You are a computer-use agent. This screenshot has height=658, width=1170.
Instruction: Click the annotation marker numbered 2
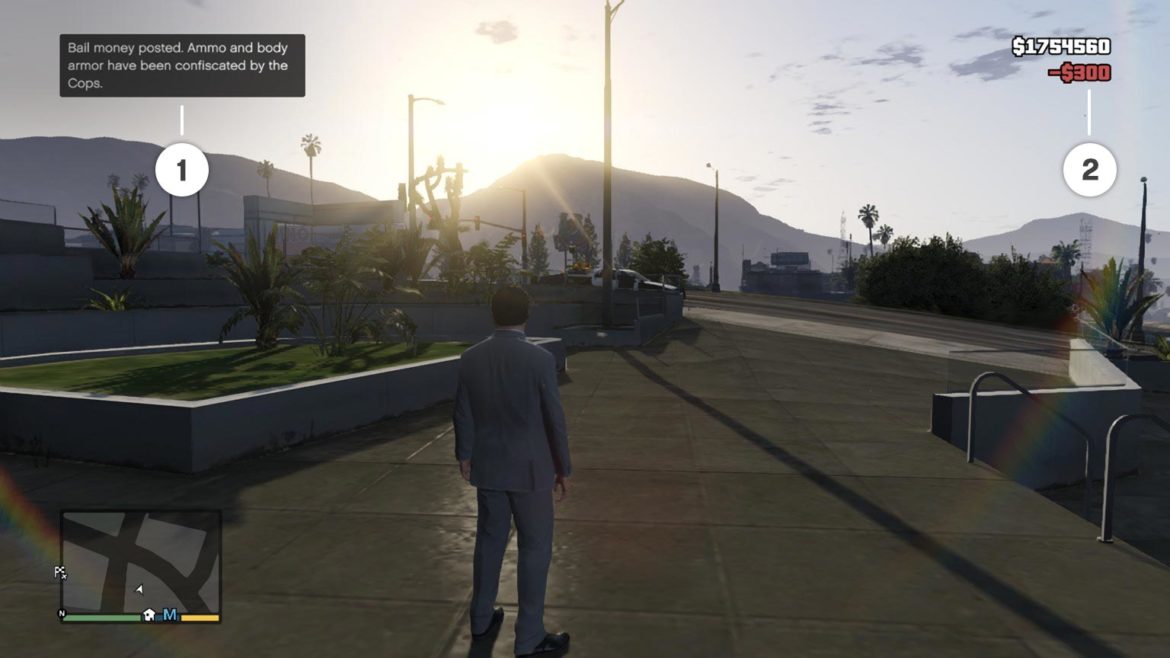click(1089, 171)
